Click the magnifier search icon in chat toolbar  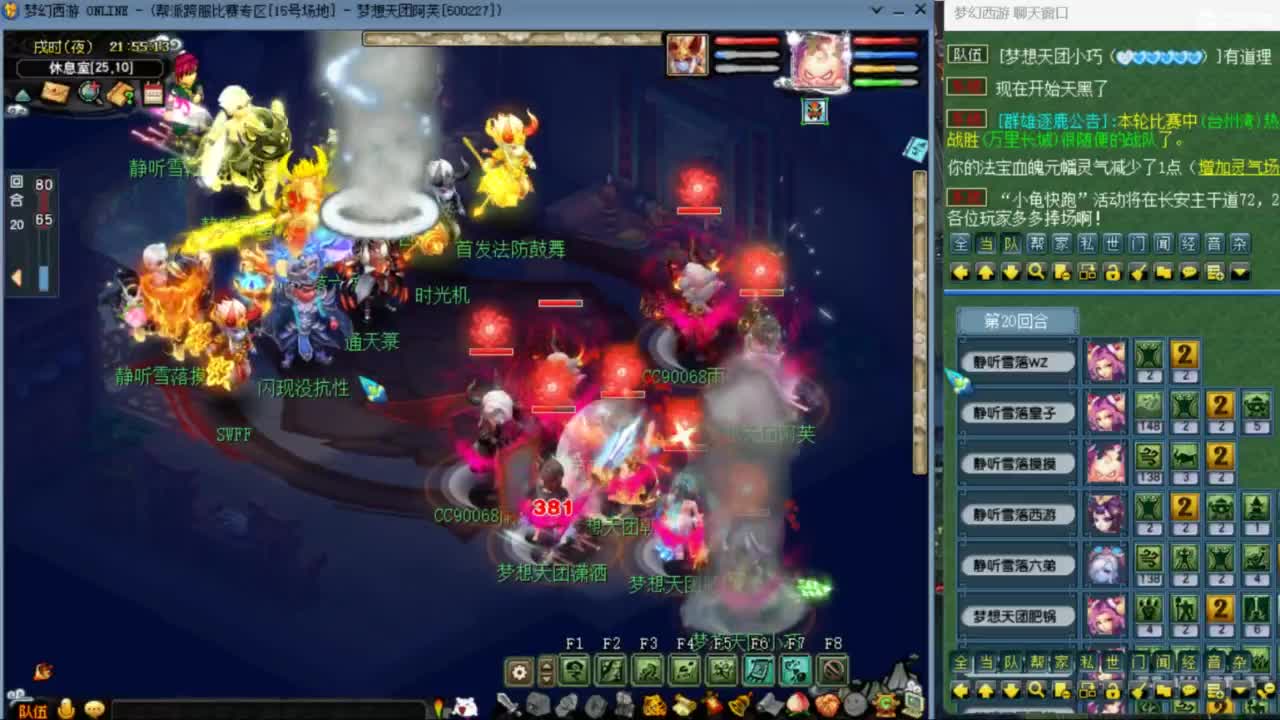coord(1037,271)
